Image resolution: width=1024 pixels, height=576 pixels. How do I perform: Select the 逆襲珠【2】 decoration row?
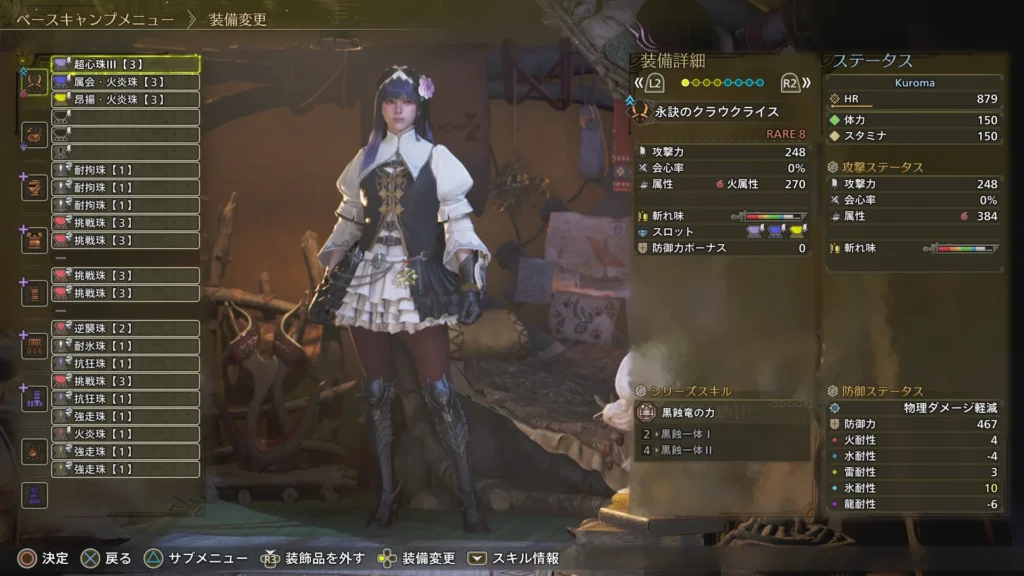[125, 328]
